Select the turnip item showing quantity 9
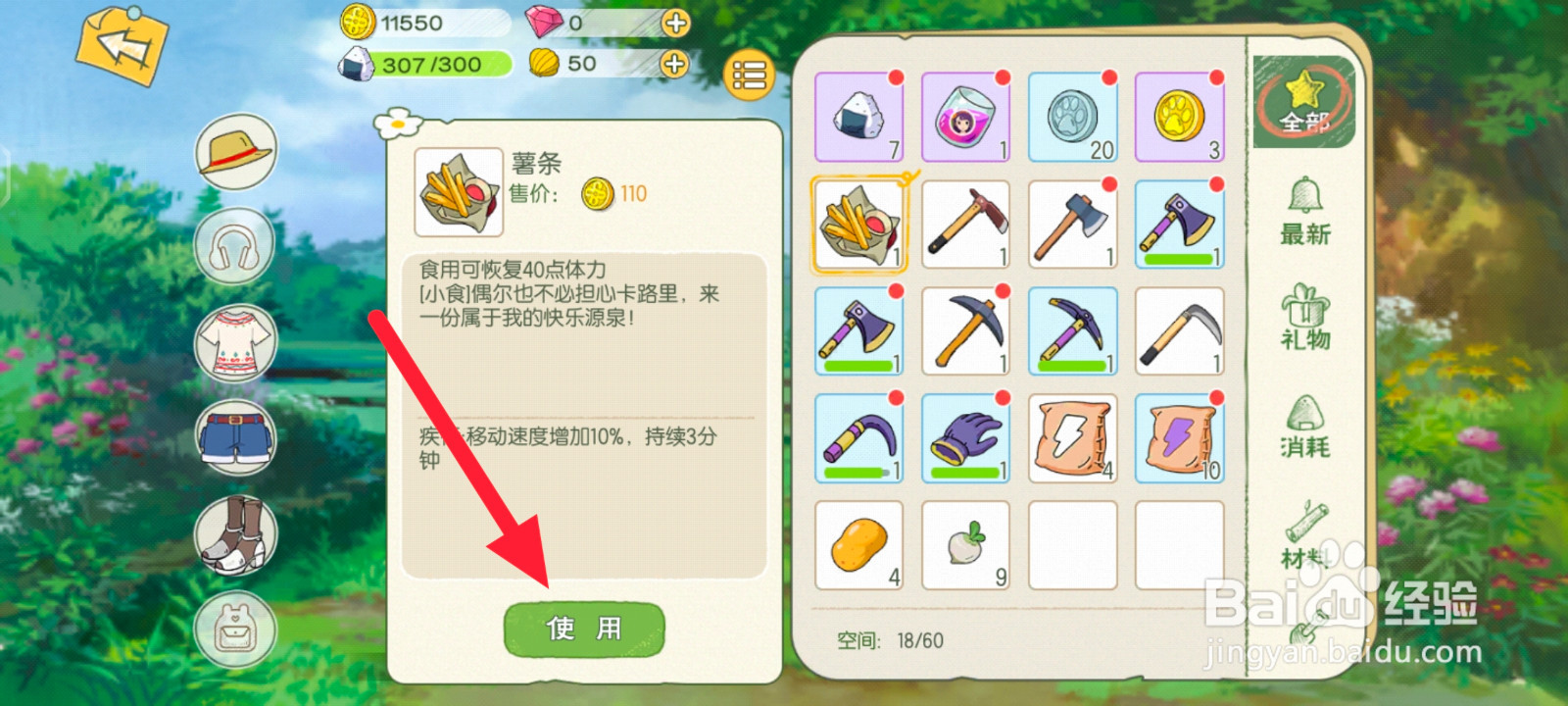 click(x=965, y=544)
